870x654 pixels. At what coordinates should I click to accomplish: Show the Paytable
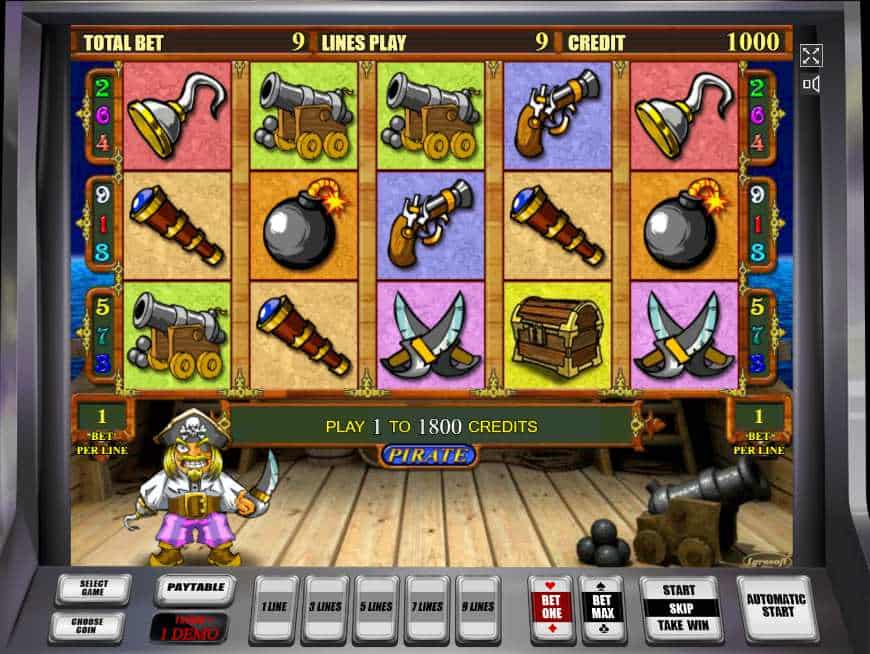click(194, 589)
